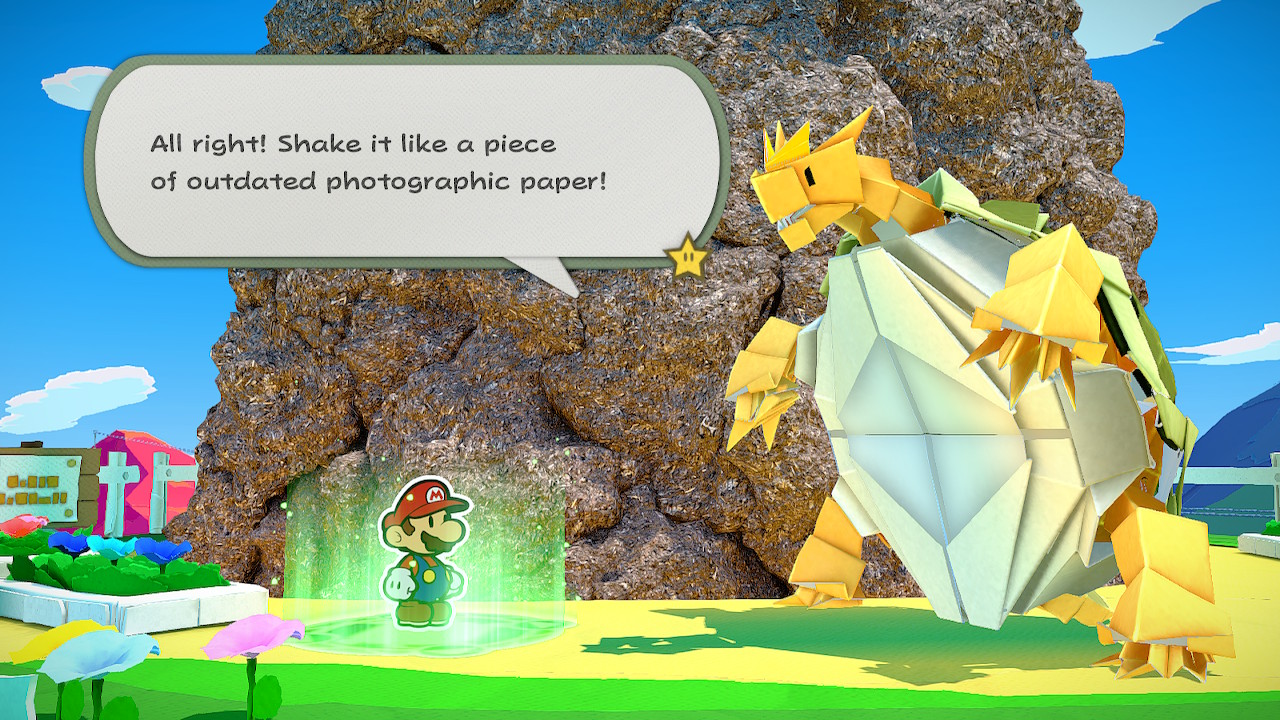
Task: Click the star icon to continue dialogue
Action: (x=687, y=259)
